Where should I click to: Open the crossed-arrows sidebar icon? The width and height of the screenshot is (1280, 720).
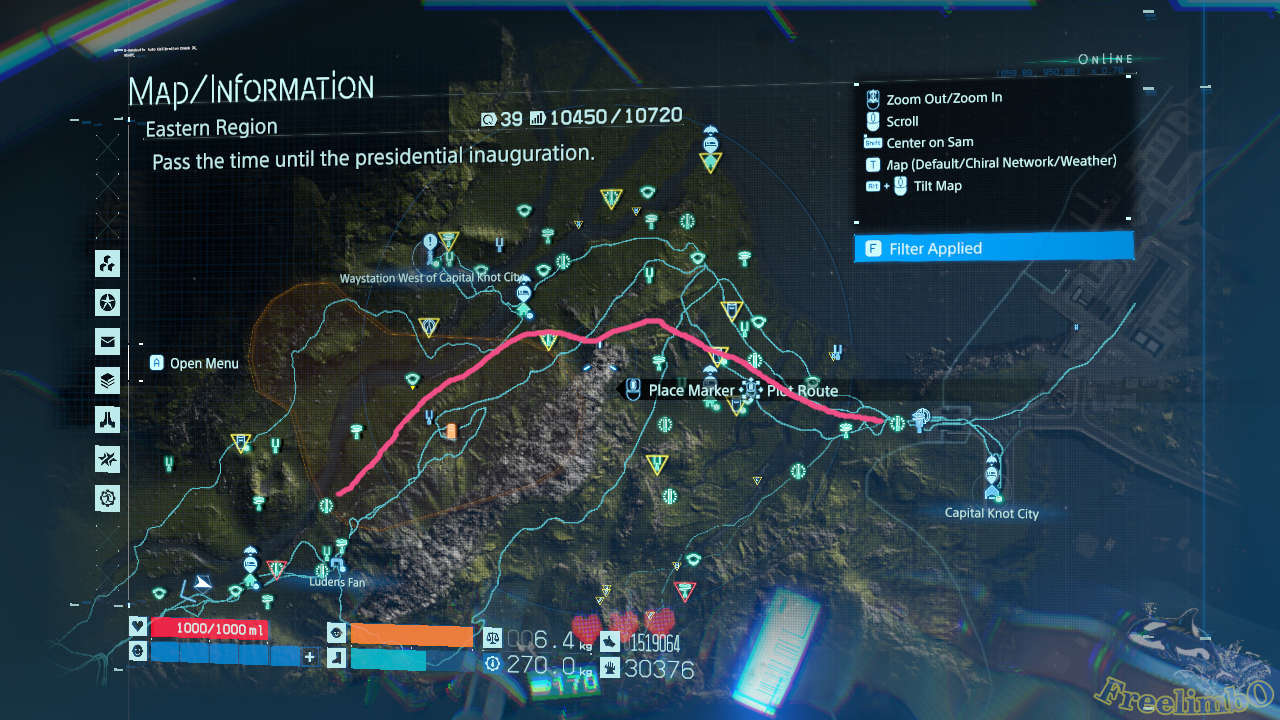(108, 459)
